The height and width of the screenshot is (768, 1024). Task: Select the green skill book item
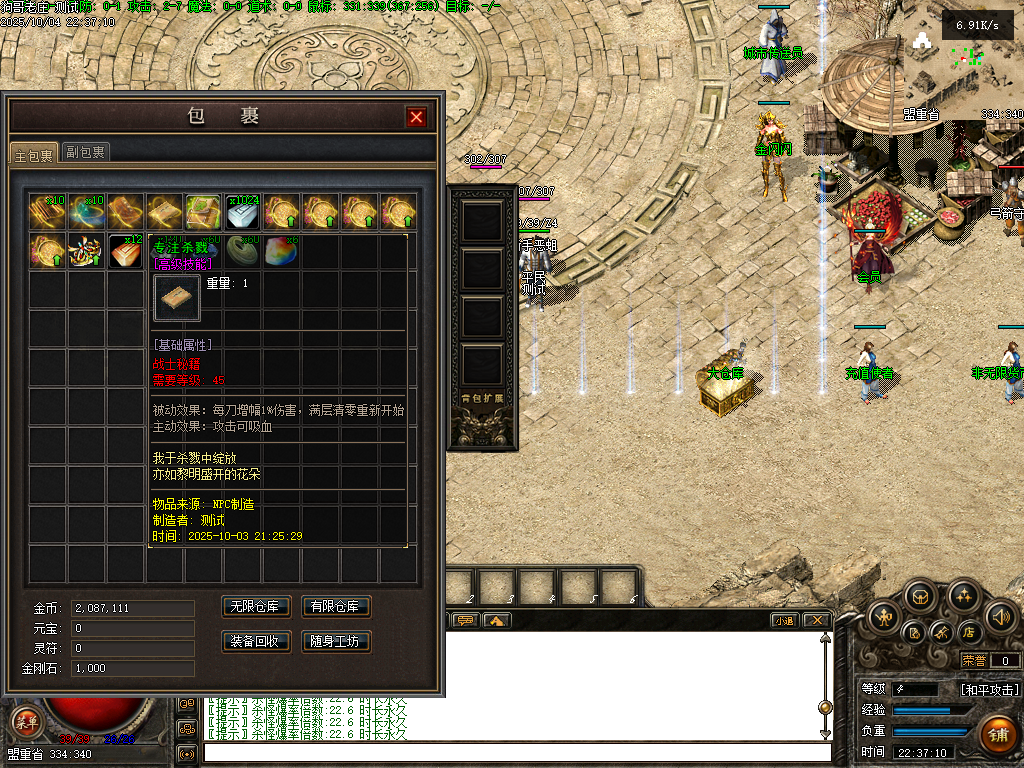click(x=203, y=212)
